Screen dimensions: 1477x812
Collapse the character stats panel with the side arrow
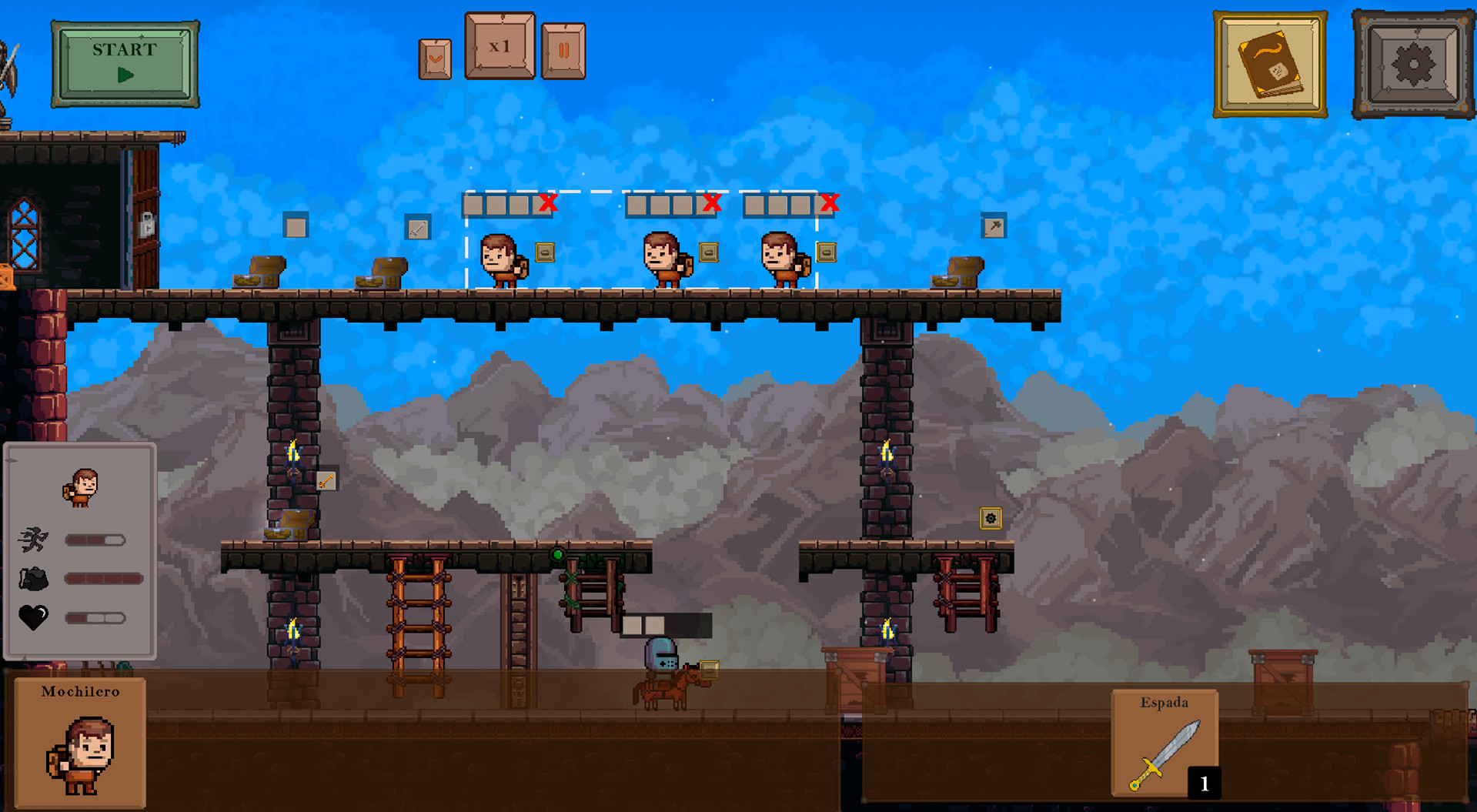(12, 459)
